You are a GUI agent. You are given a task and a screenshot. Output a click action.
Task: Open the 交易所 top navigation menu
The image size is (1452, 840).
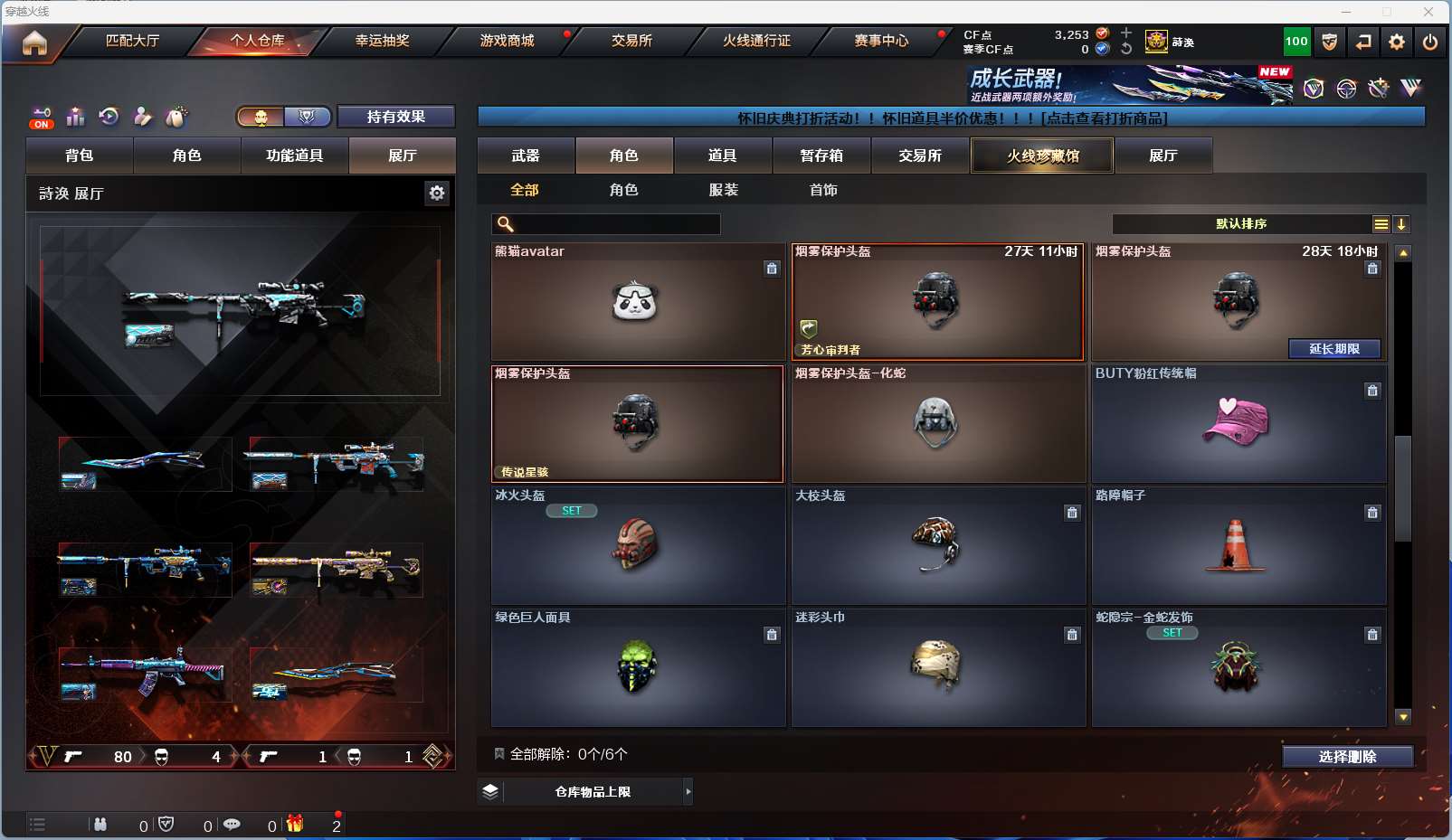(631, 41)
